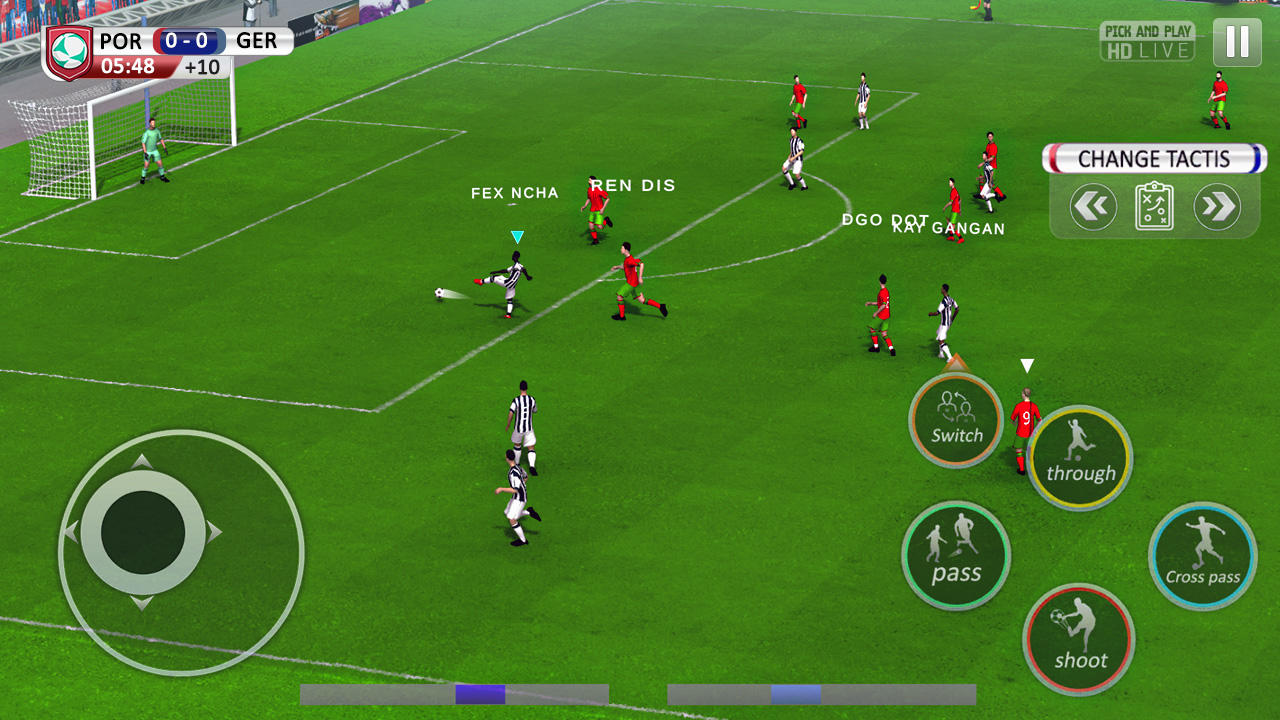Toggle player selection on number 9 striker
1280x720 pixels.
pos(1026,418)
